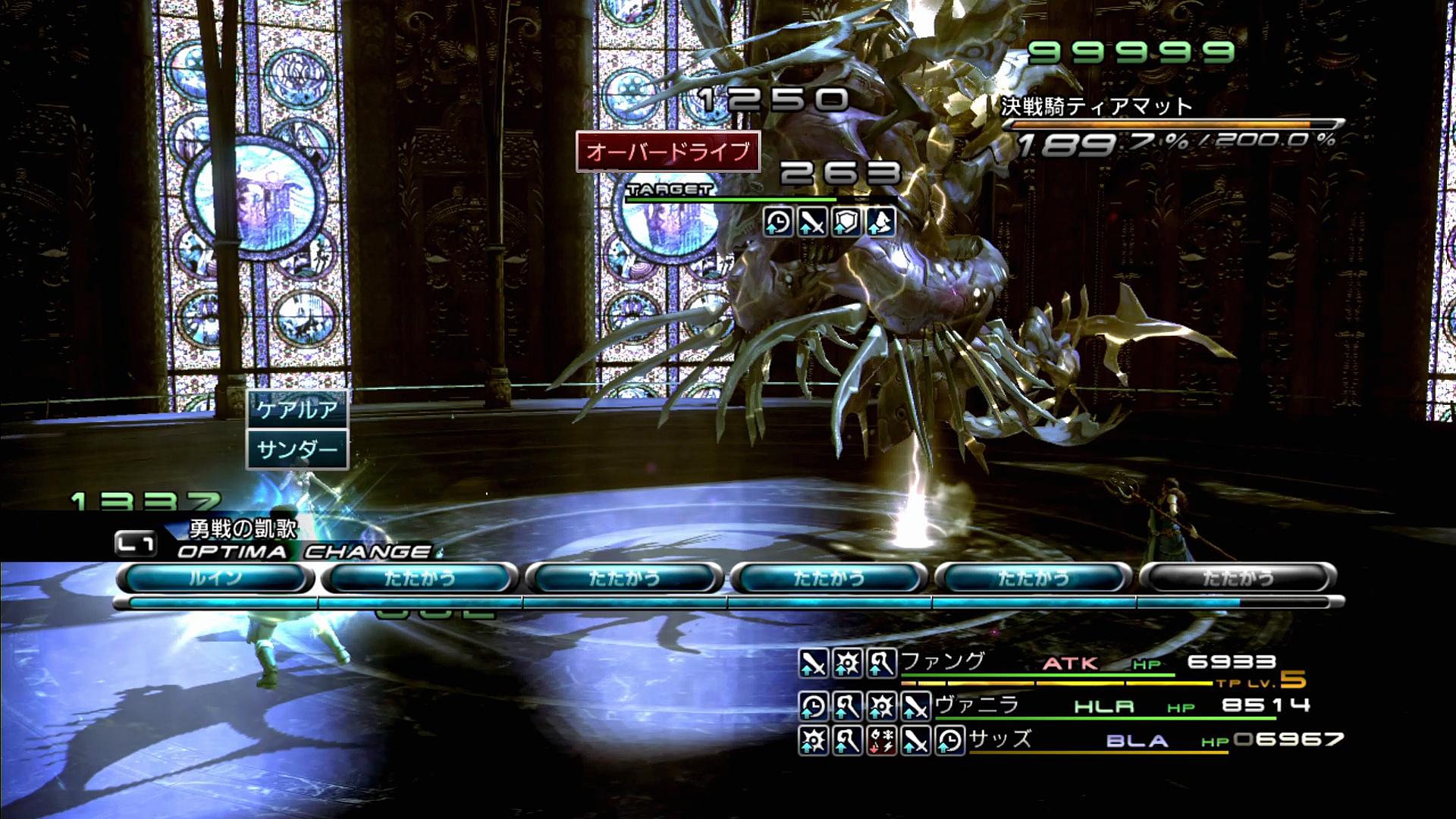Viewport: 1456px width, 819px height.
Task: Select the greyed-out たたかう command slot
Action: pos(1238,579)
